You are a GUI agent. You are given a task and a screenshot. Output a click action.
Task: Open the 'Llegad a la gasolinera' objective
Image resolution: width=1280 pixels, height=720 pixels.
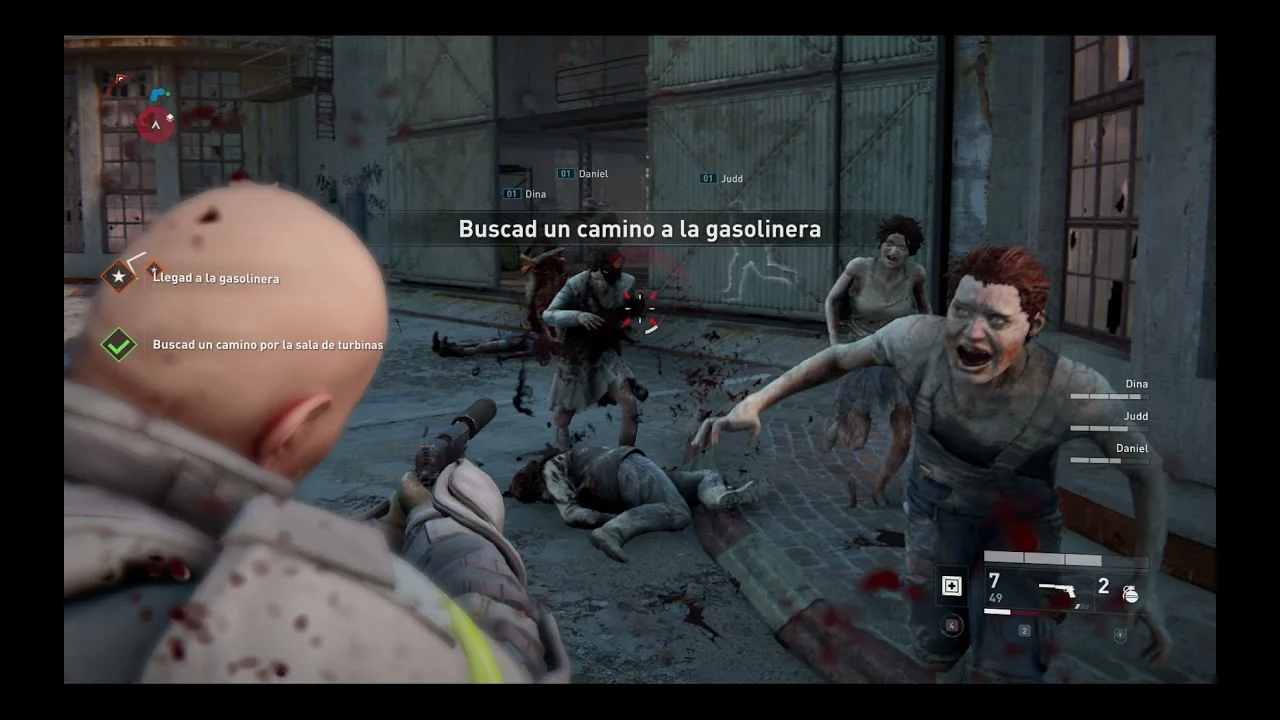(216, 278)
